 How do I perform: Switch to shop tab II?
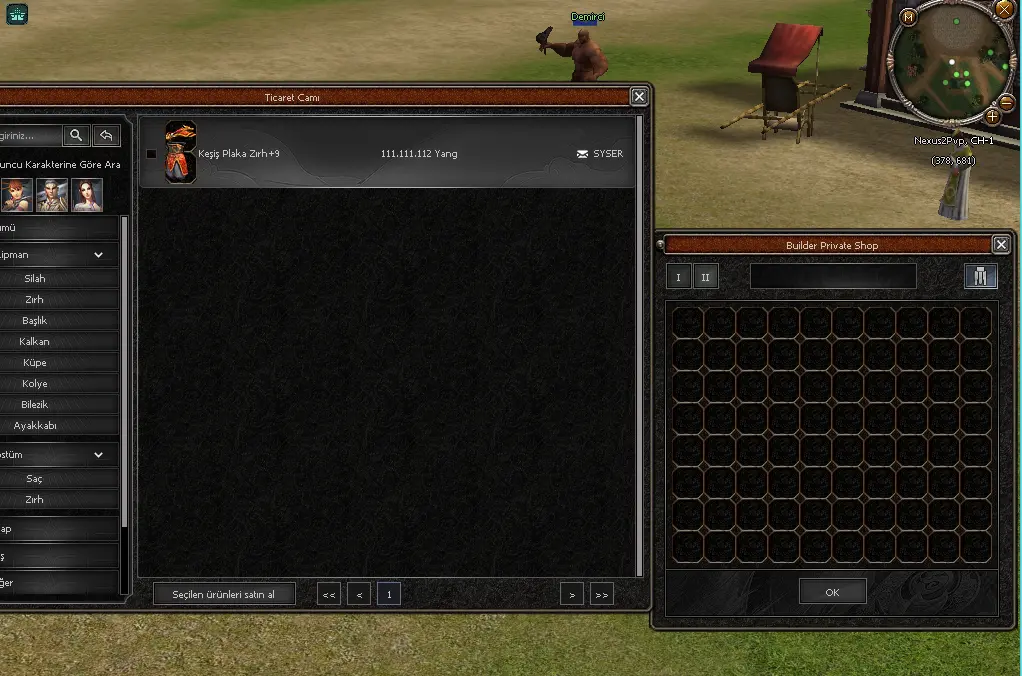click(x=706, y=277)
